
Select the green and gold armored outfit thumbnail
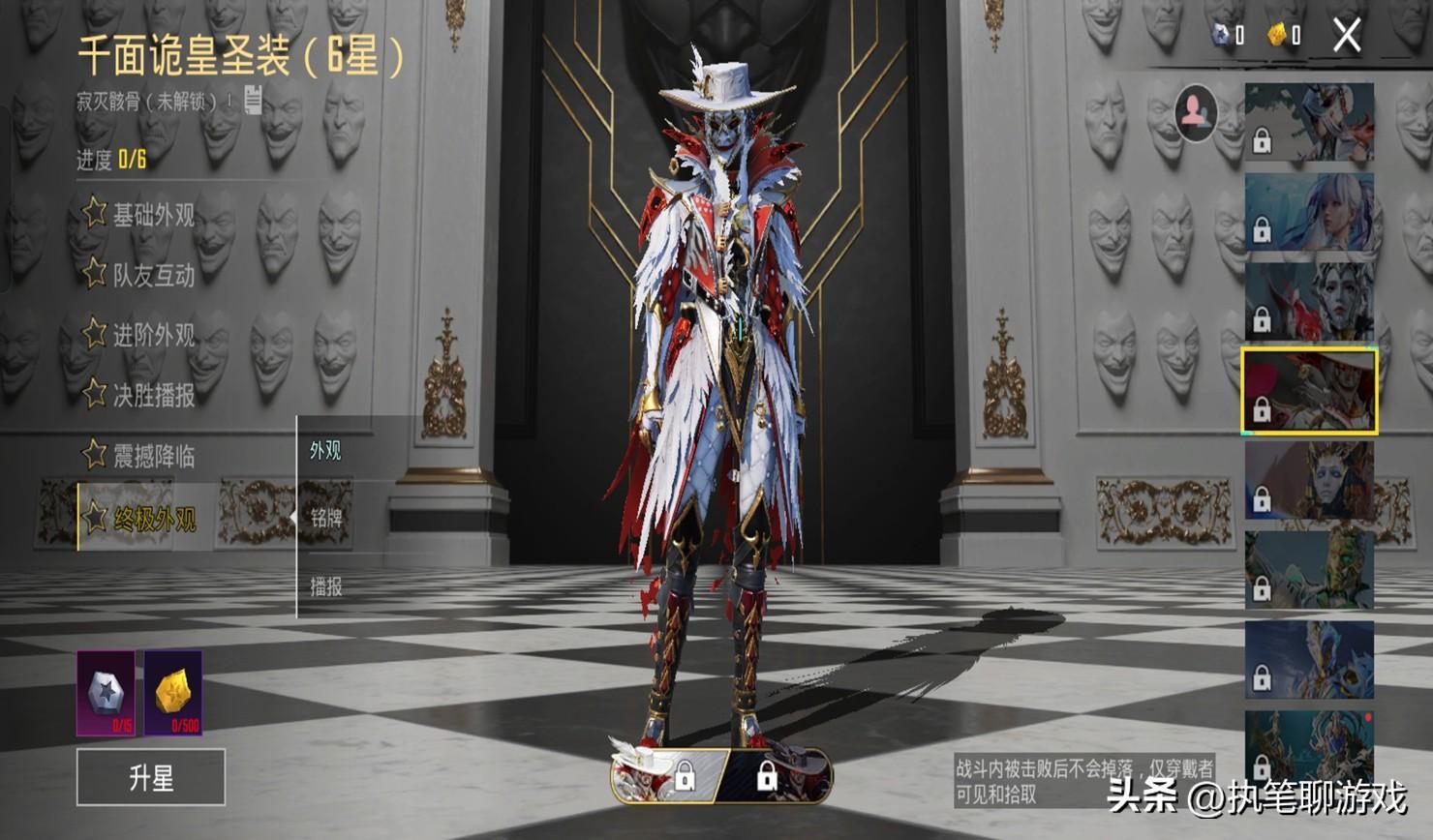1309,570
